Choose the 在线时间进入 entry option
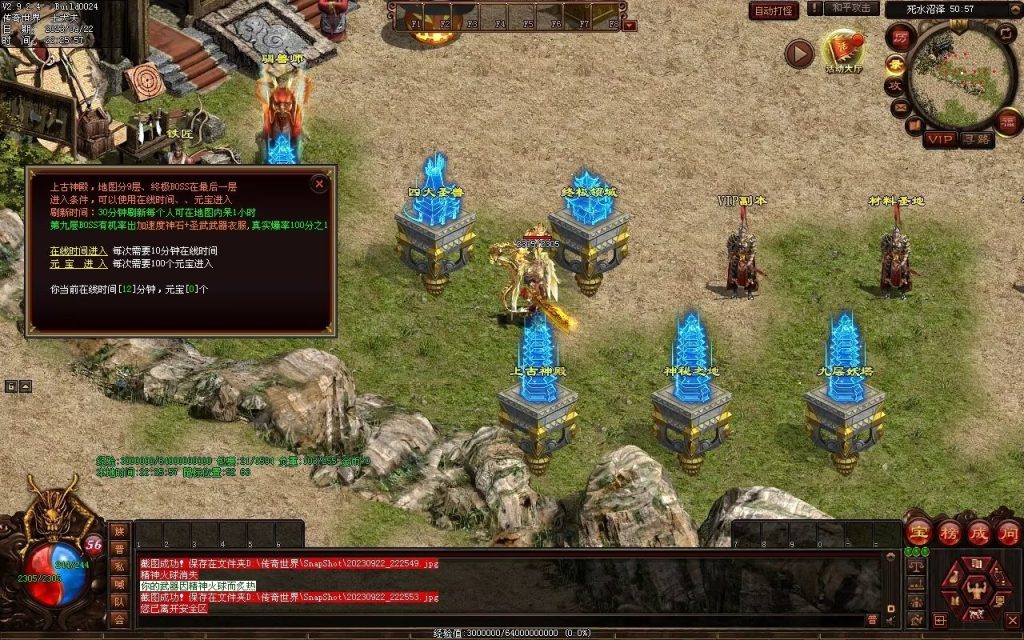 [78, 248]
